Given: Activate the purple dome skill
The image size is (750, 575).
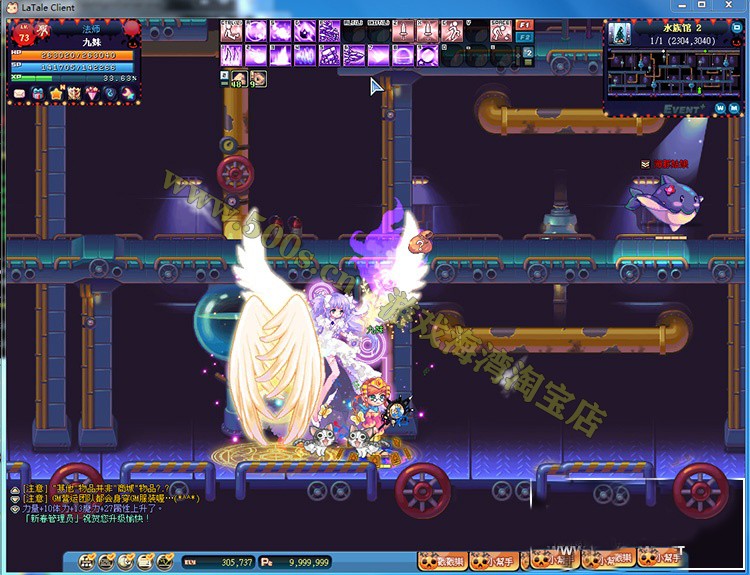Looking at the screenshot, I should (404, 54).
